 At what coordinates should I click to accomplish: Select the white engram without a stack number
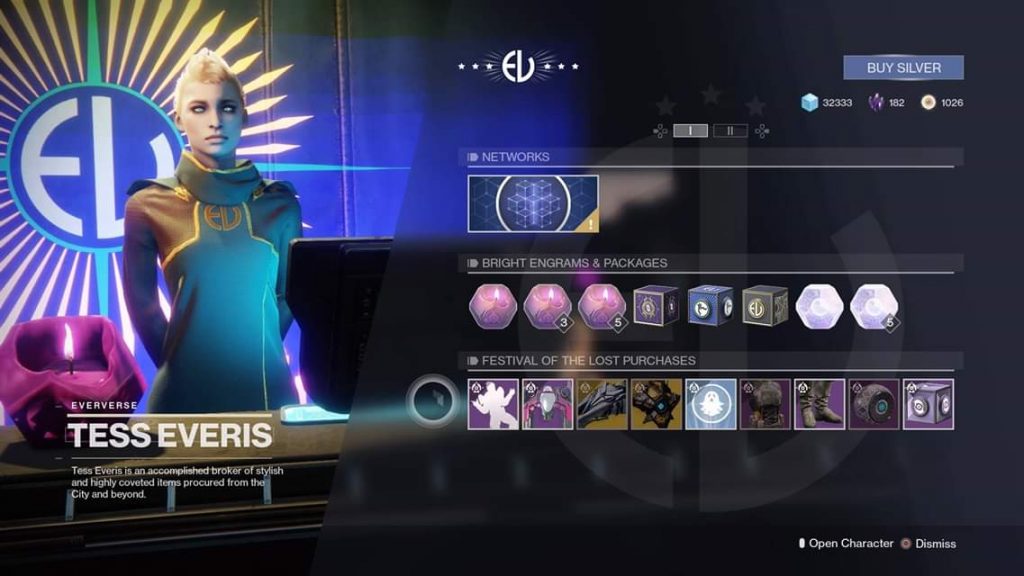click(820, 305)
